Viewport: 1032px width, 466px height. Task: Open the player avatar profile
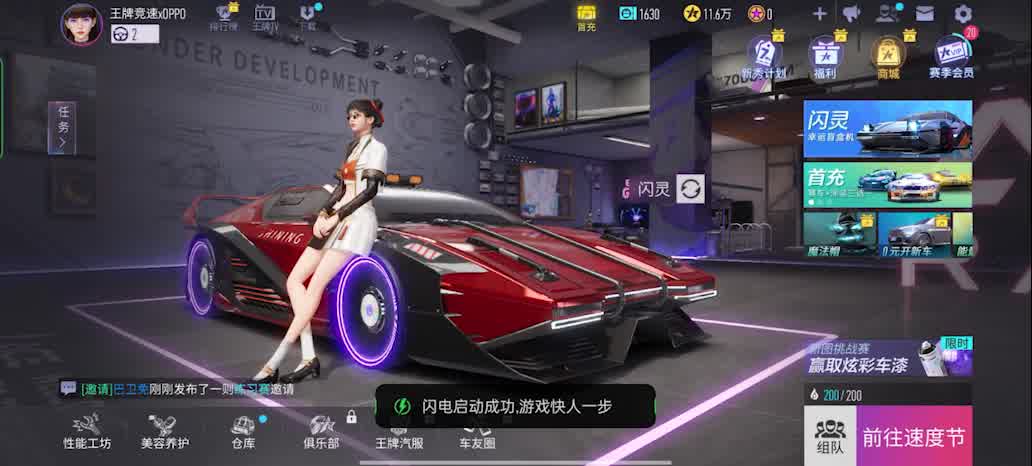pos(82,24)
